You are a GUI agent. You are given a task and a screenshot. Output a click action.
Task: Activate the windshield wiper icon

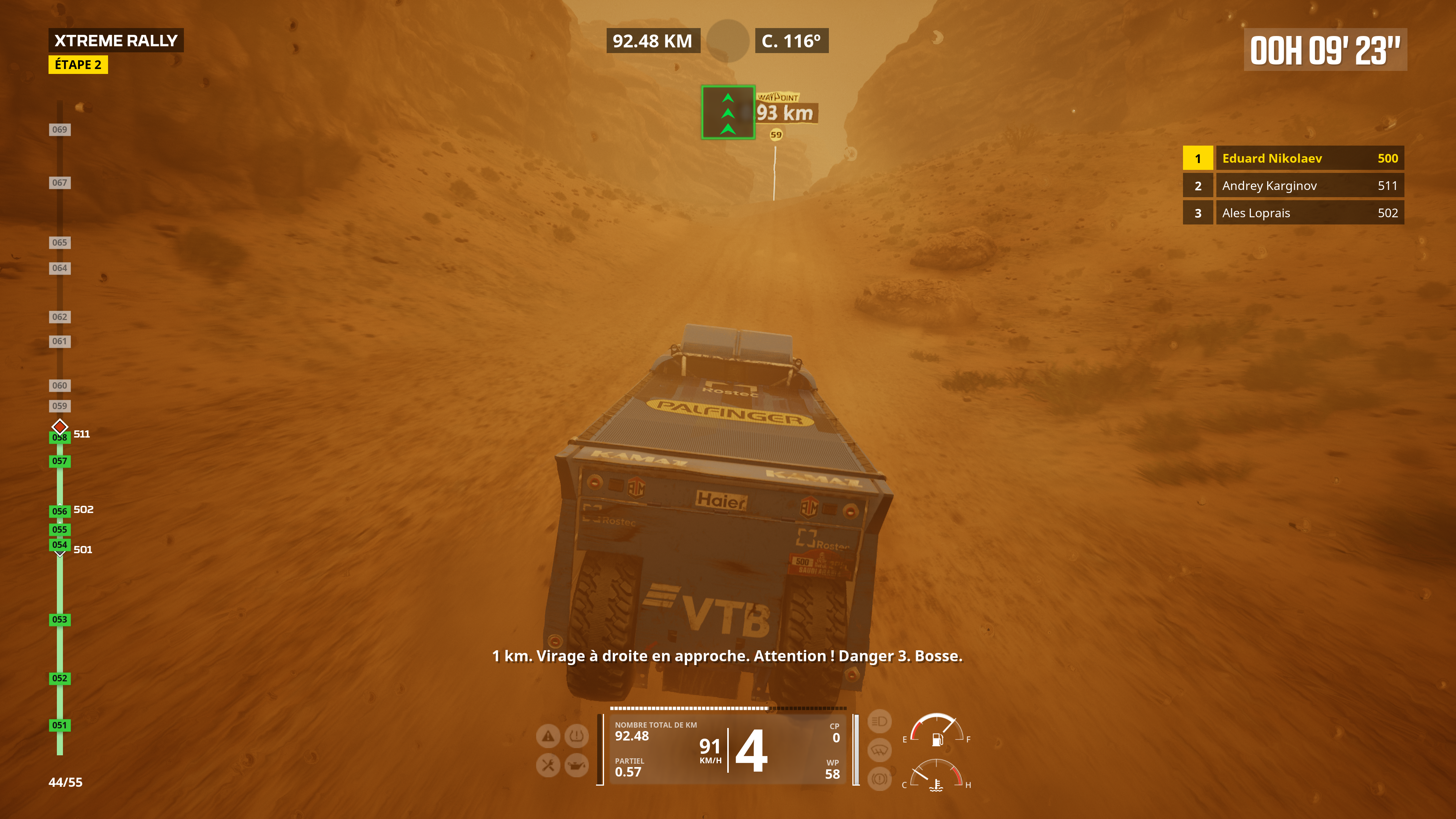coord(879,750)
